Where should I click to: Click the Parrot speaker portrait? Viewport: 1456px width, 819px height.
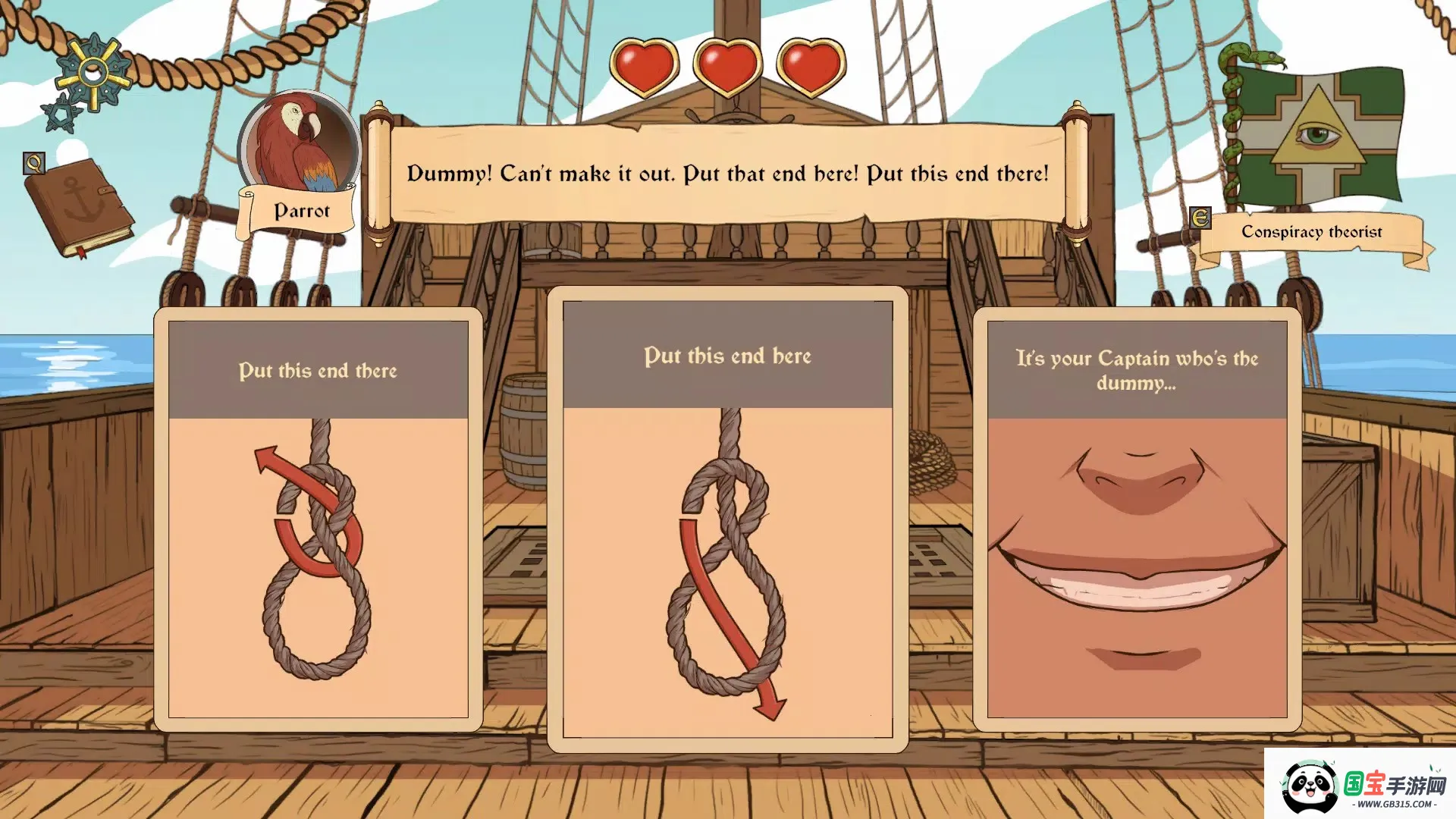(300, 144)
